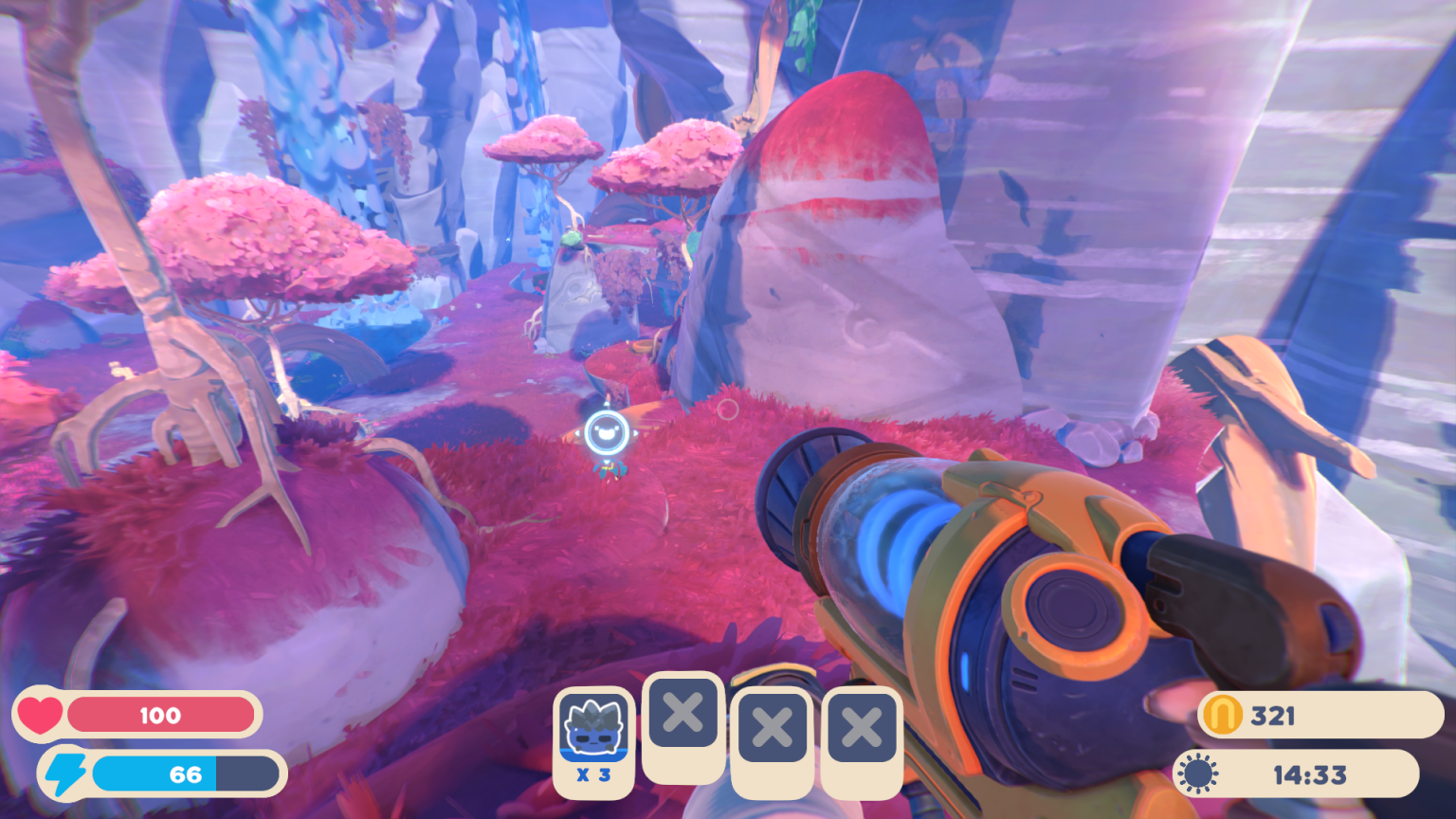This screenshot has width=1456, height=819.
Task: Click the crosshair at screen center
Action: click(728, 409)
